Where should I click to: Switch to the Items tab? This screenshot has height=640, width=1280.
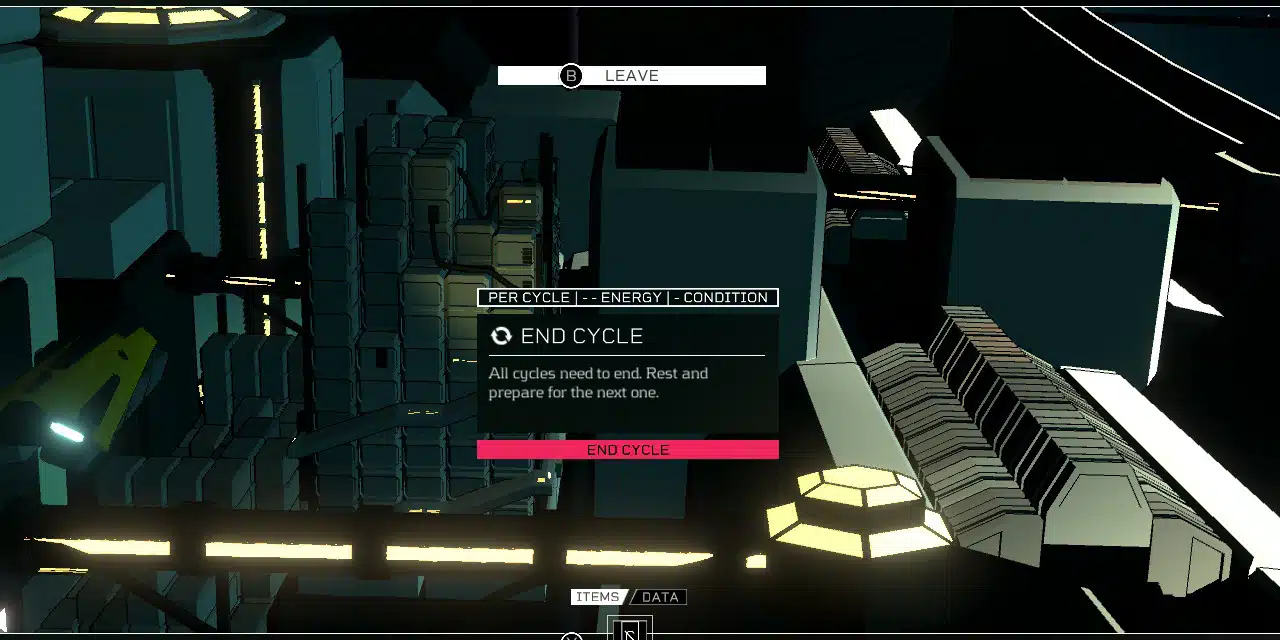point(597,597)
